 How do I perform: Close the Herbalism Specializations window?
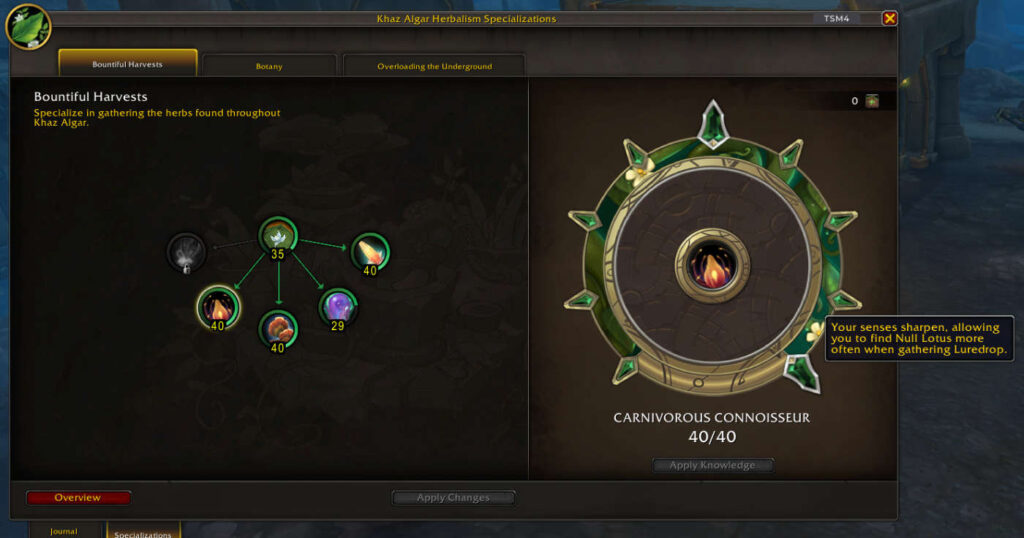click(889, 18)
